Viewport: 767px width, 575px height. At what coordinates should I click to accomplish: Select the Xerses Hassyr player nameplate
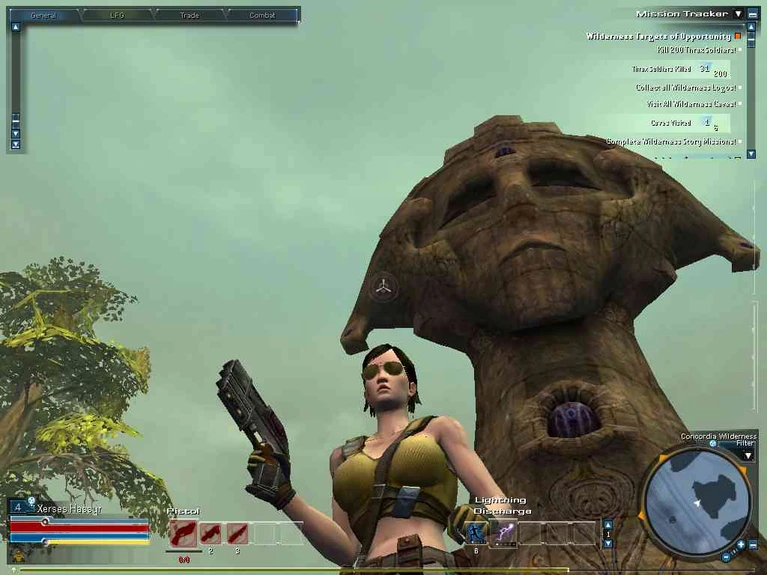click(69, 508)
